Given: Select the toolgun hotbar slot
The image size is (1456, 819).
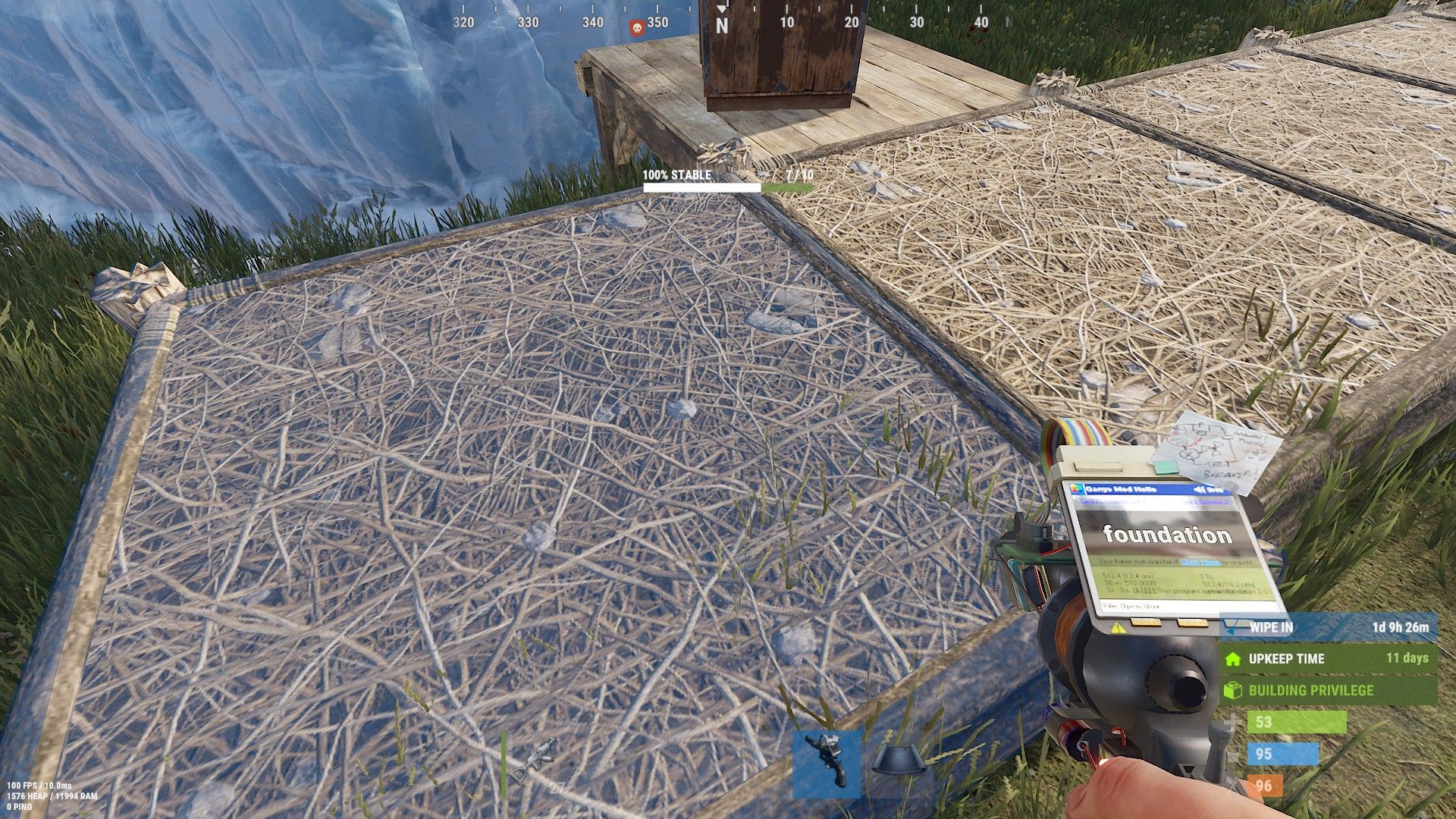Looking at the screenshot, I should pyautogui.click(x=826, y=764).
